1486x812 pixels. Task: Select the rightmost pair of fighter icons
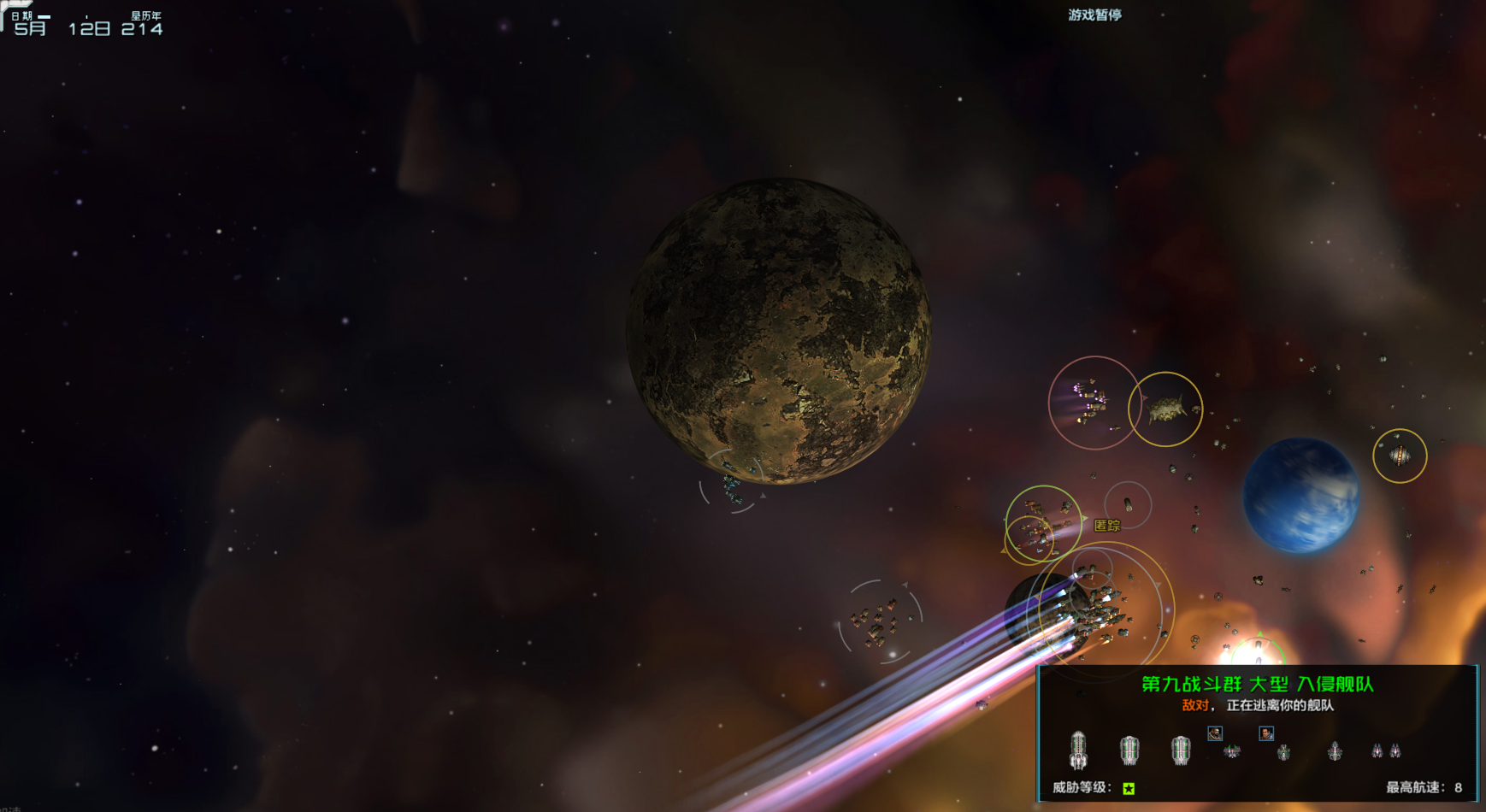[x=1387, y=750]
